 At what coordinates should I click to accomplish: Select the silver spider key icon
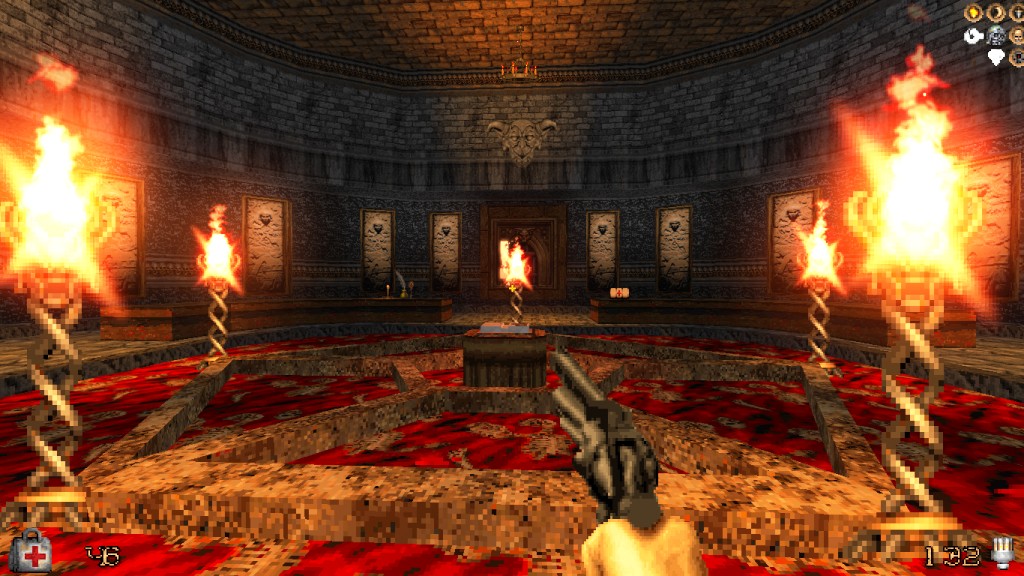point(996,36)
